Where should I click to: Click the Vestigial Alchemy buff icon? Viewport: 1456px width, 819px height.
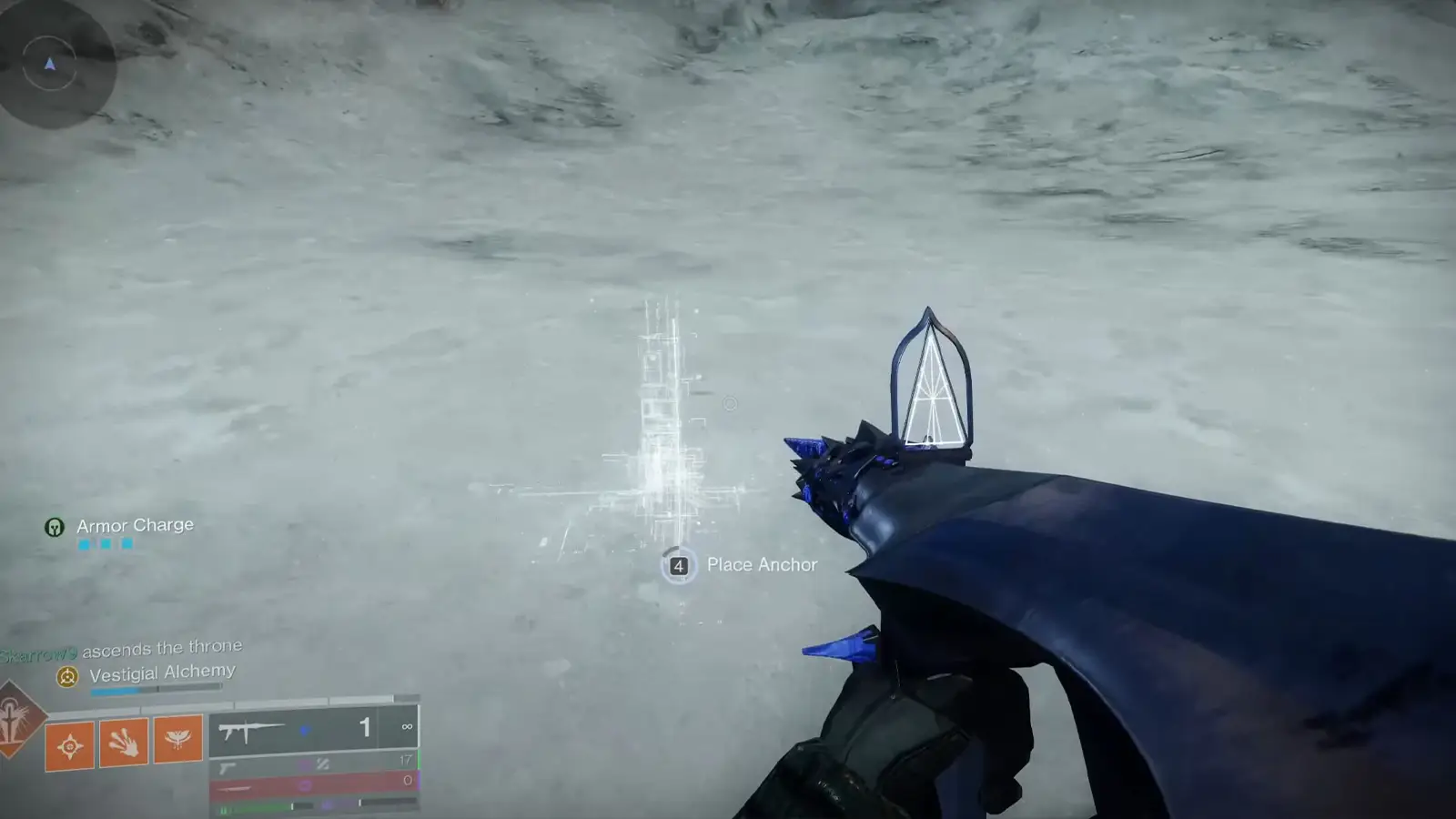pos(66,676)
